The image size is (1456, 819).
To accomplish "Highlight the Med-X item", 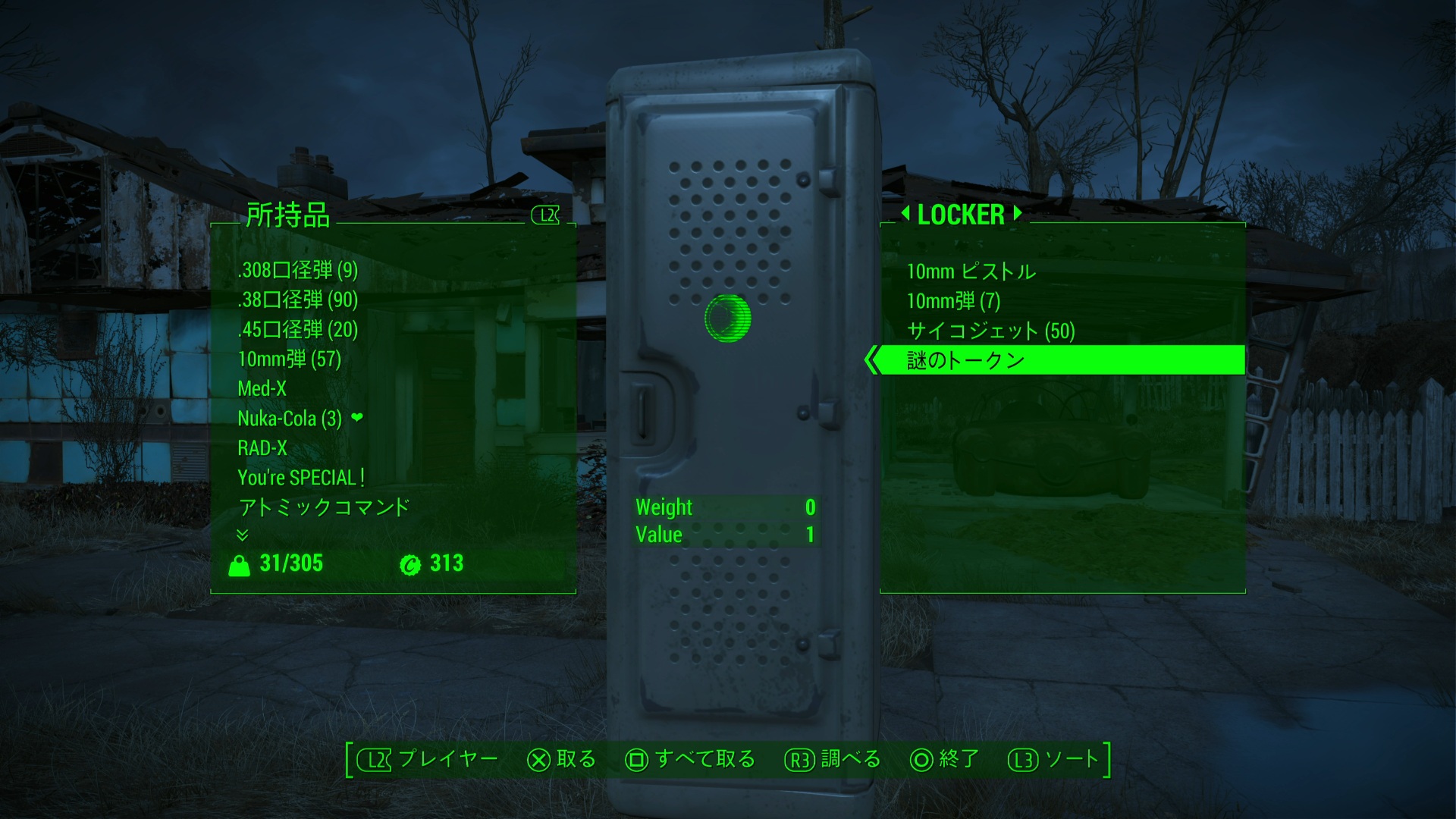I will click(262, 388).
